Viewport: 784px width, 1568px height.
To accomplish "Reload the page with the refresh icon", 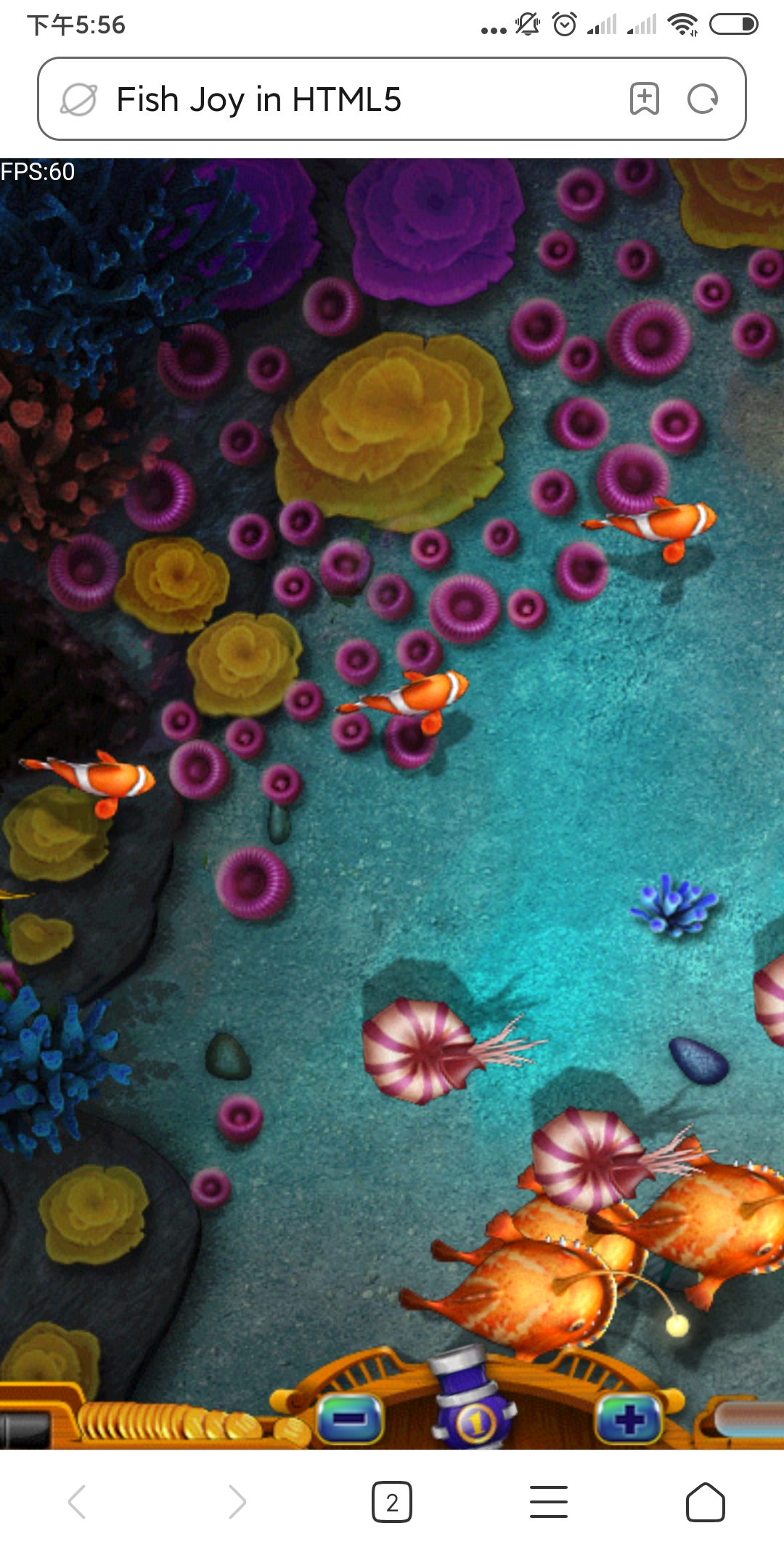I will [702, 99].
